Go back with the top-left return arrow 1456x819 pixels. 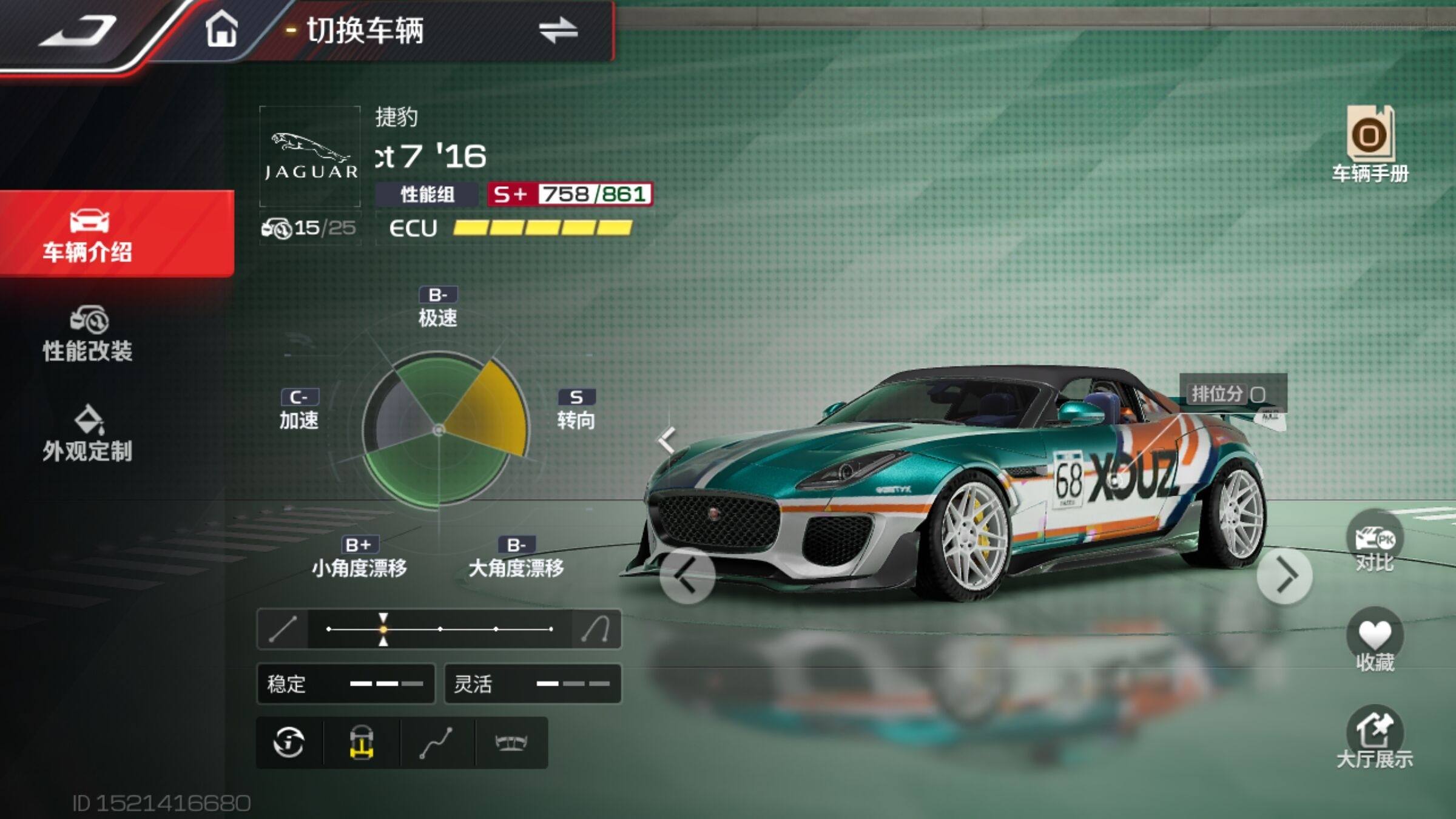78,32
